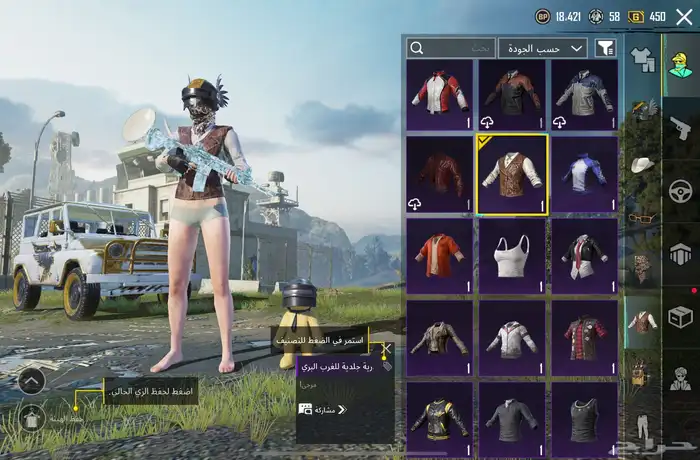Select the blue and white long-sleeve shirt
Image resolution: width=700 pixels, height=460 pixels.
583,175
